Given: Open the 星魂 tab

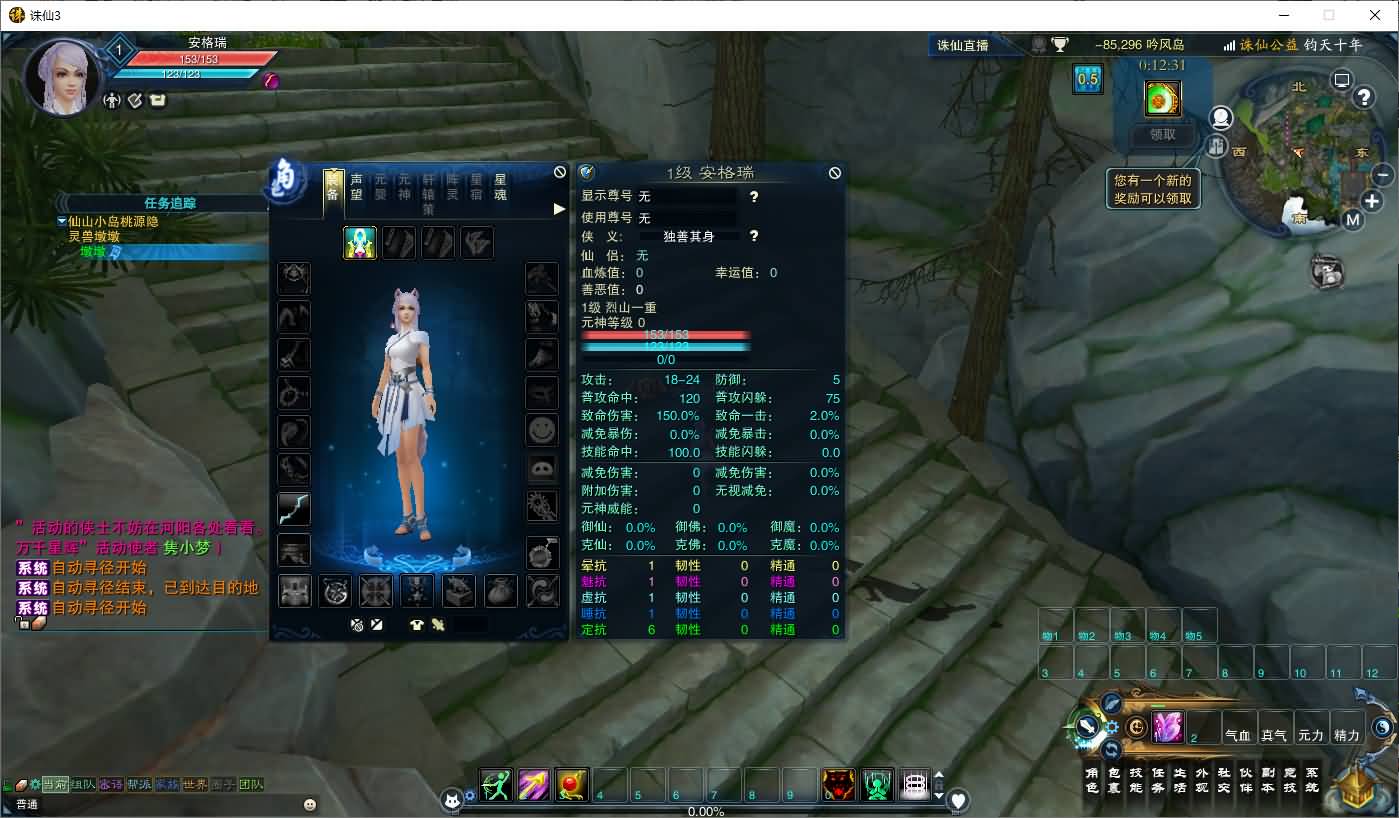Looking at the screenshot, I should click(501, 187).
